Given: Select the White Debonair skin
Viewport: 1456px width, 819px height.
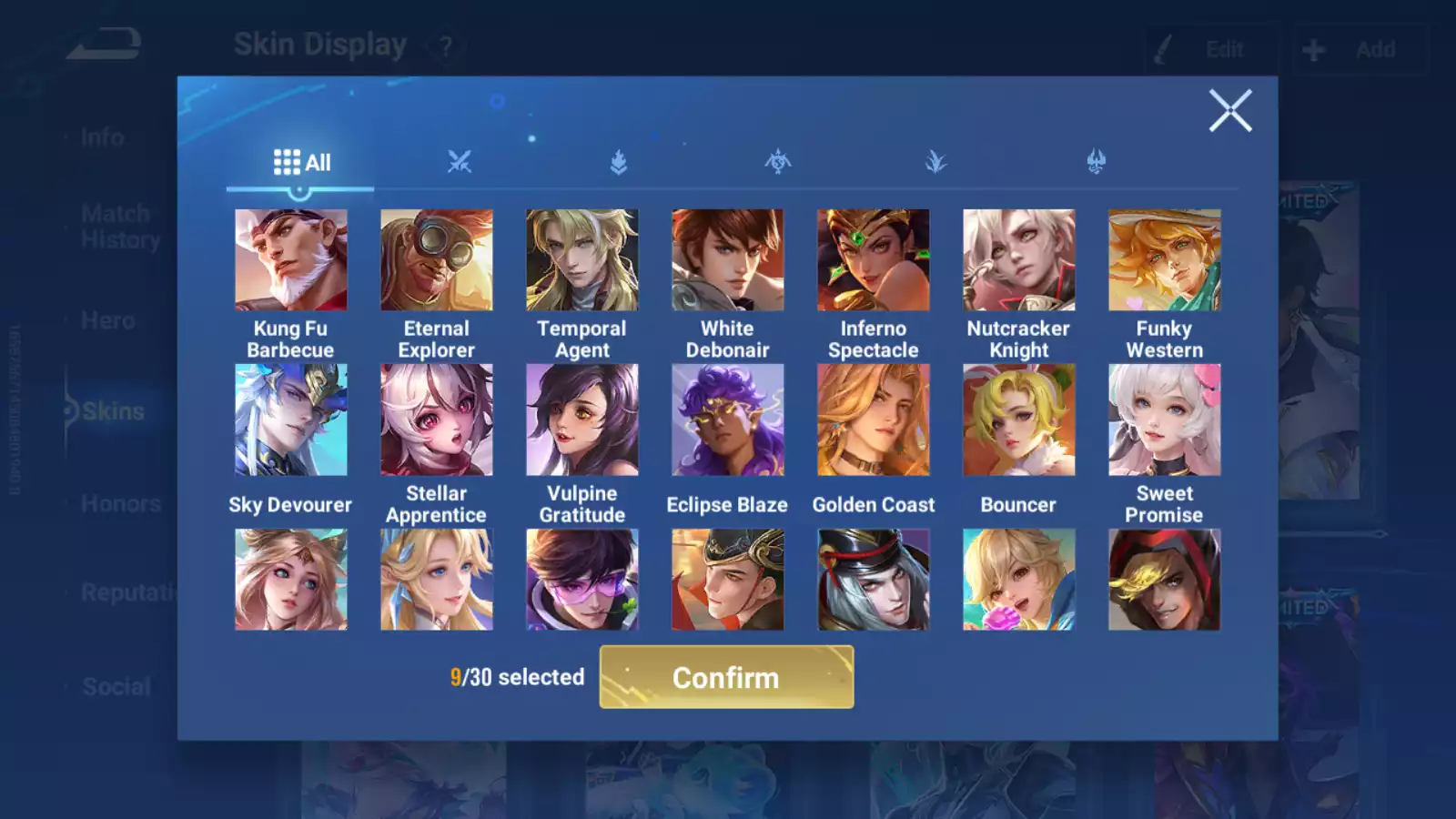Looking at the screenshot, I should [727, 260].
